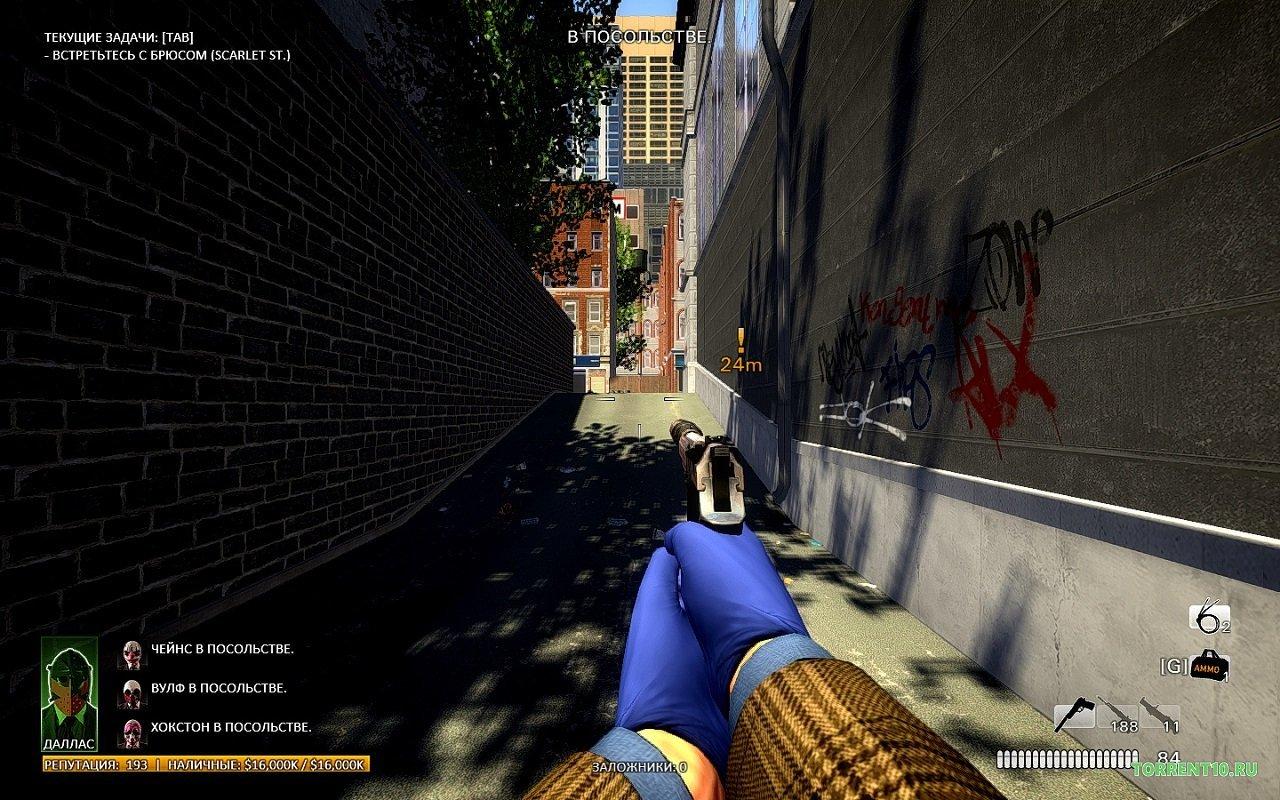Select the cable ties icon
The width and height of the screenshot is (1280, 800).
[x=1207, y=619]
